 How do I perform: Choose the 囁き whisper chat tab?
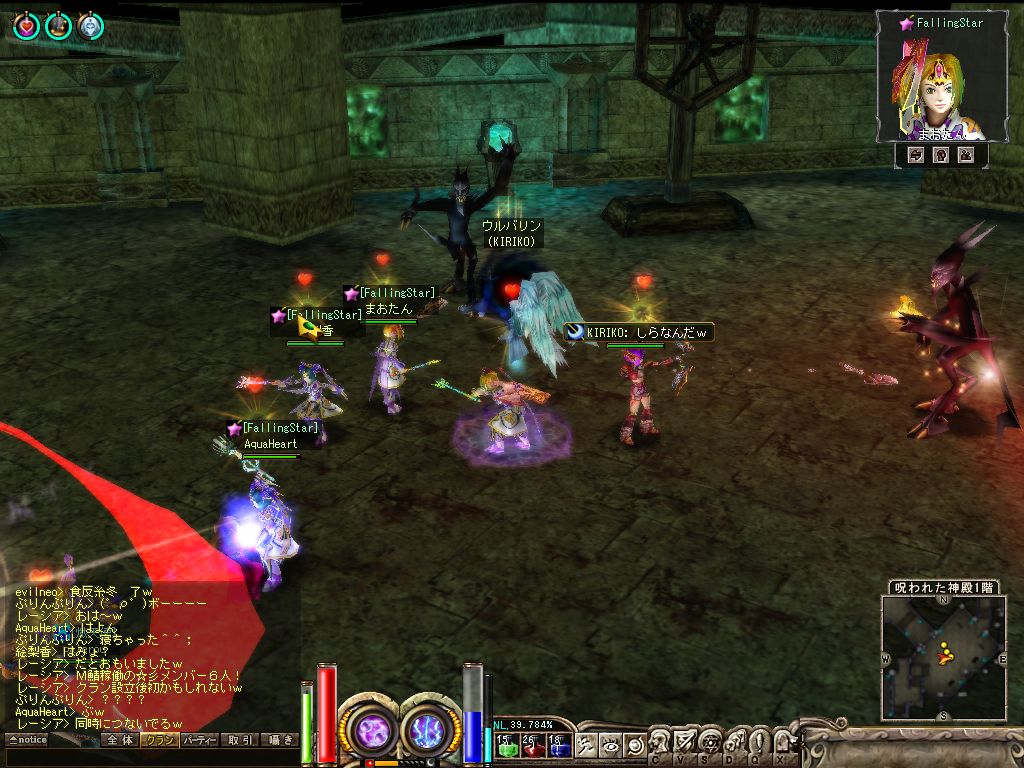coord(279,740)
